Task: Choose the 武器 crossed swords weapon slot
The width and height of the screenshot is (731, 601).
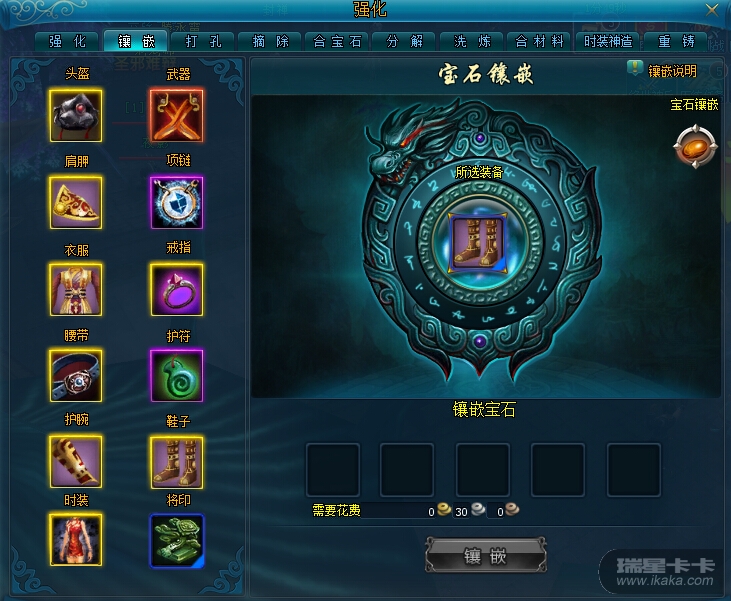Action: 176,115
